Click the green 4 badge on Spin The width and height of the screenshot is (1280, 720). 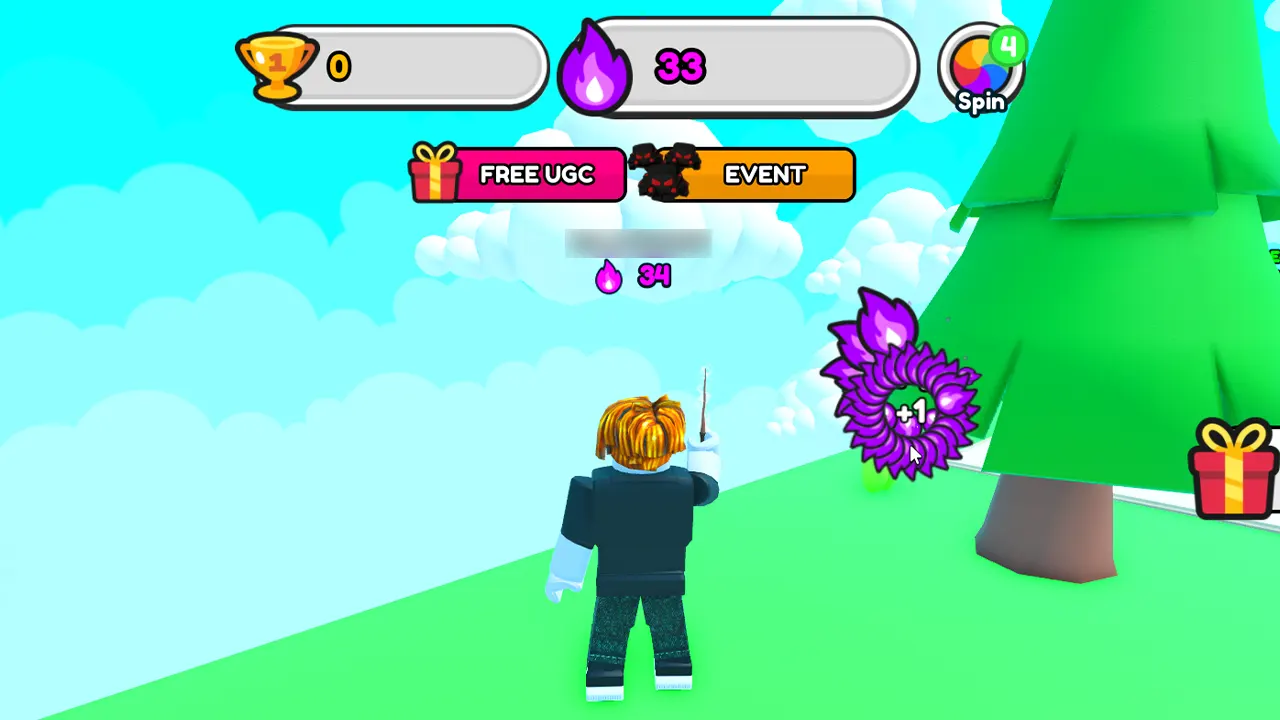pos(1009,45)
